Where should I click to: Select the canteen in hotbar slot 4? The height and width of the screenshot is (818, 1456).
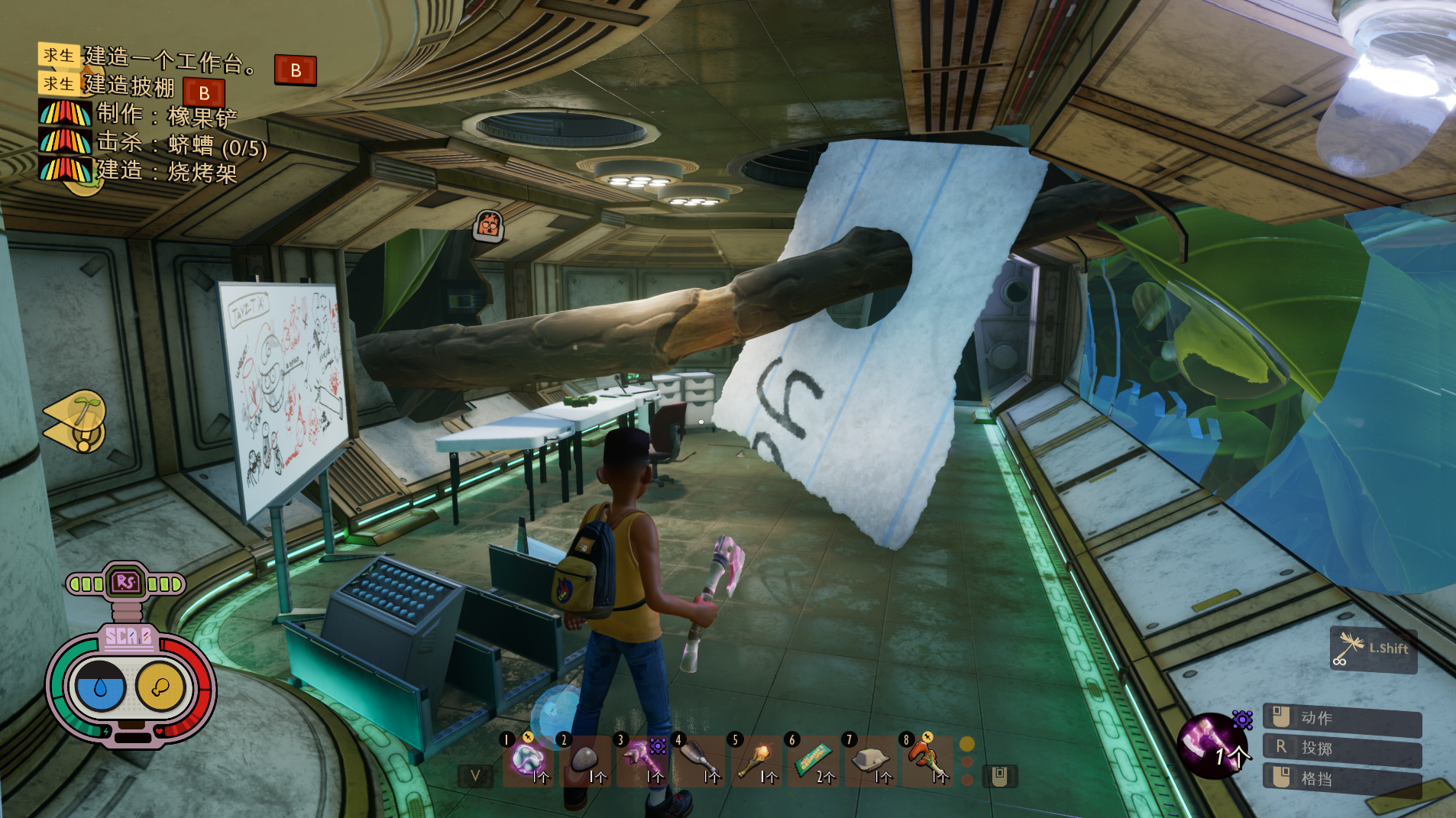[x=698, y=761]
